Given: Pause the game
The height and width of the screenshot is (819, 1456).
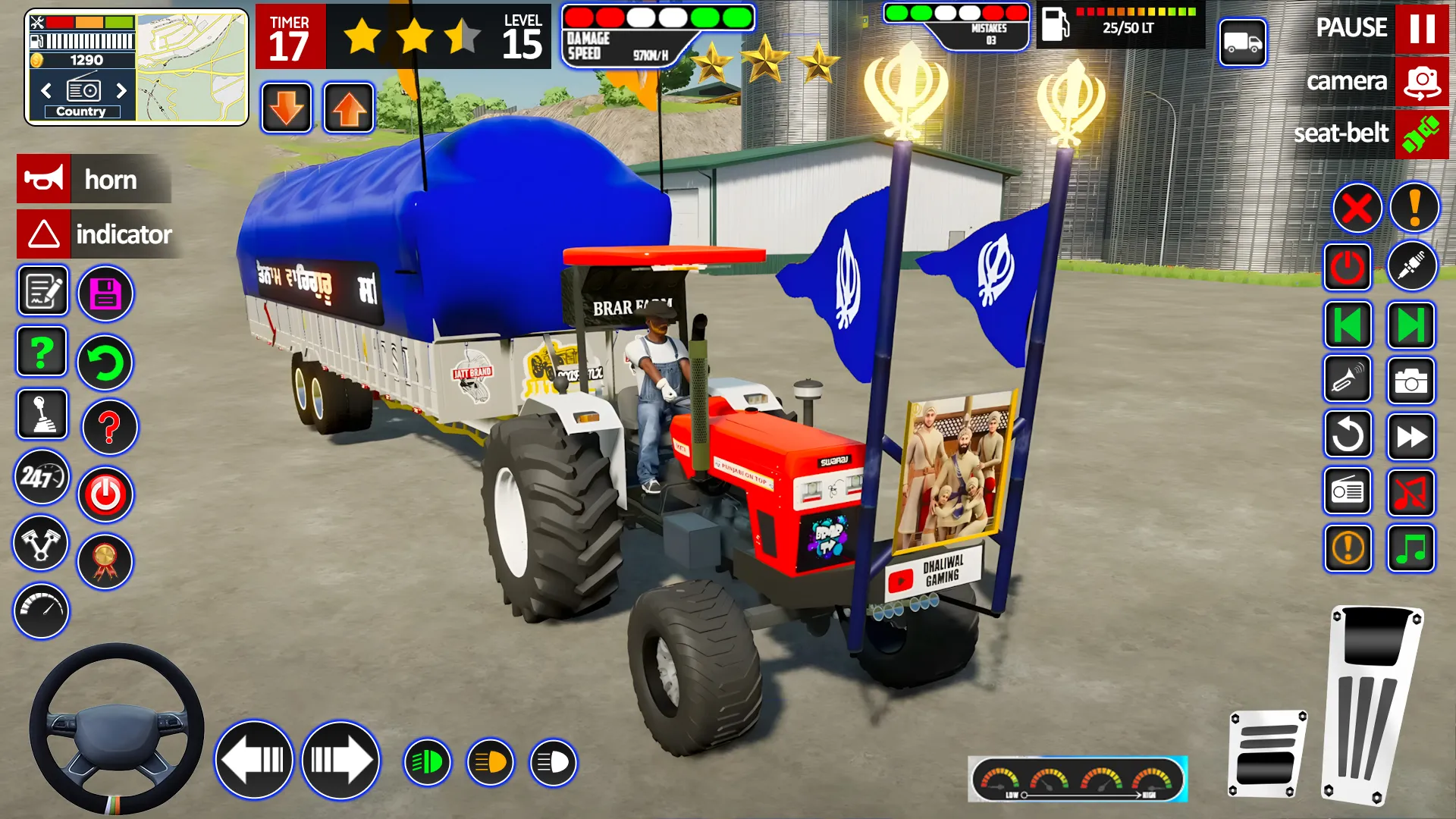Looking at the screenshot, I should click(1421, 29).
